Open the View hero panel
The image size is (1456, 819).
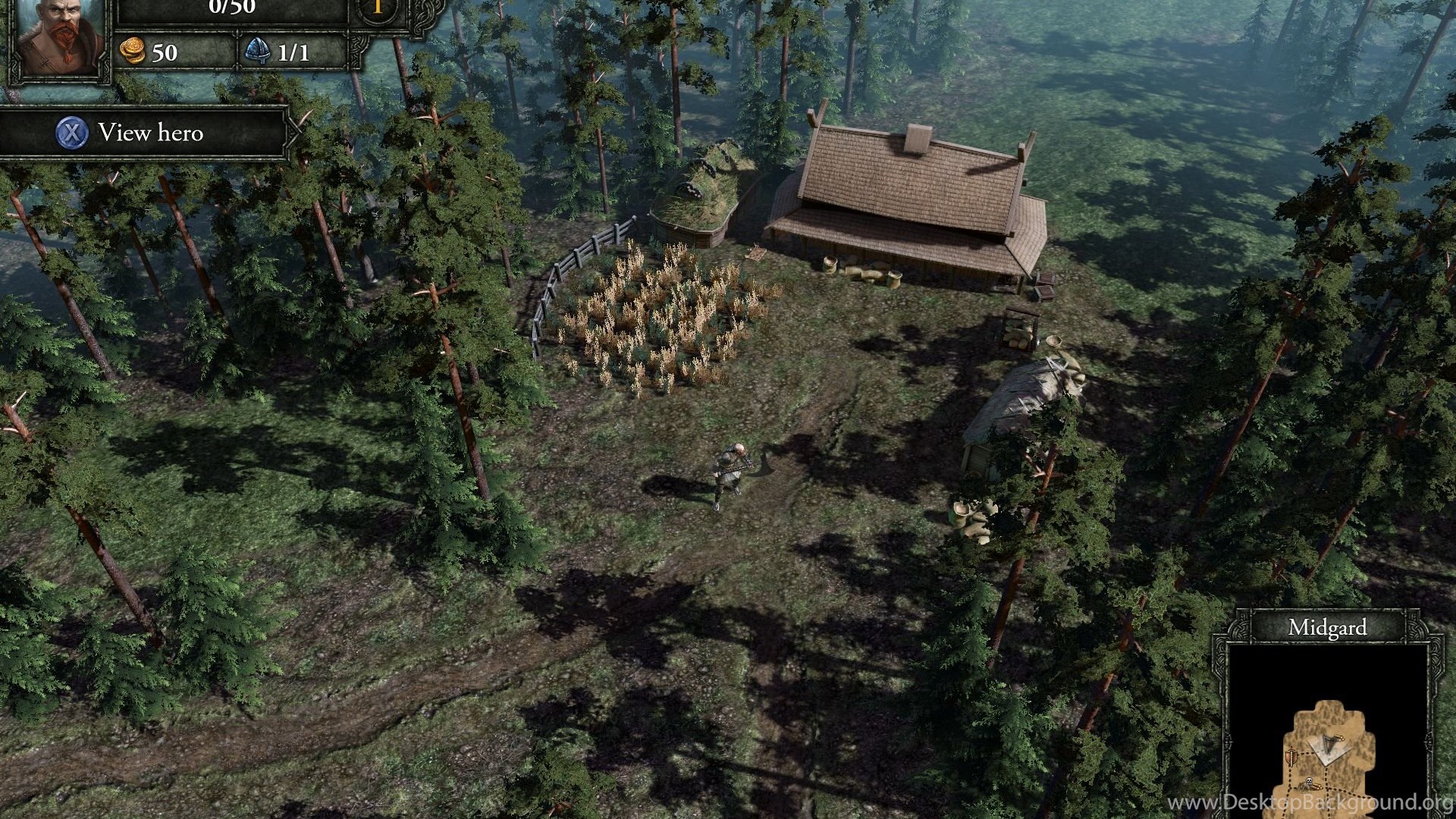coord(144,133)
